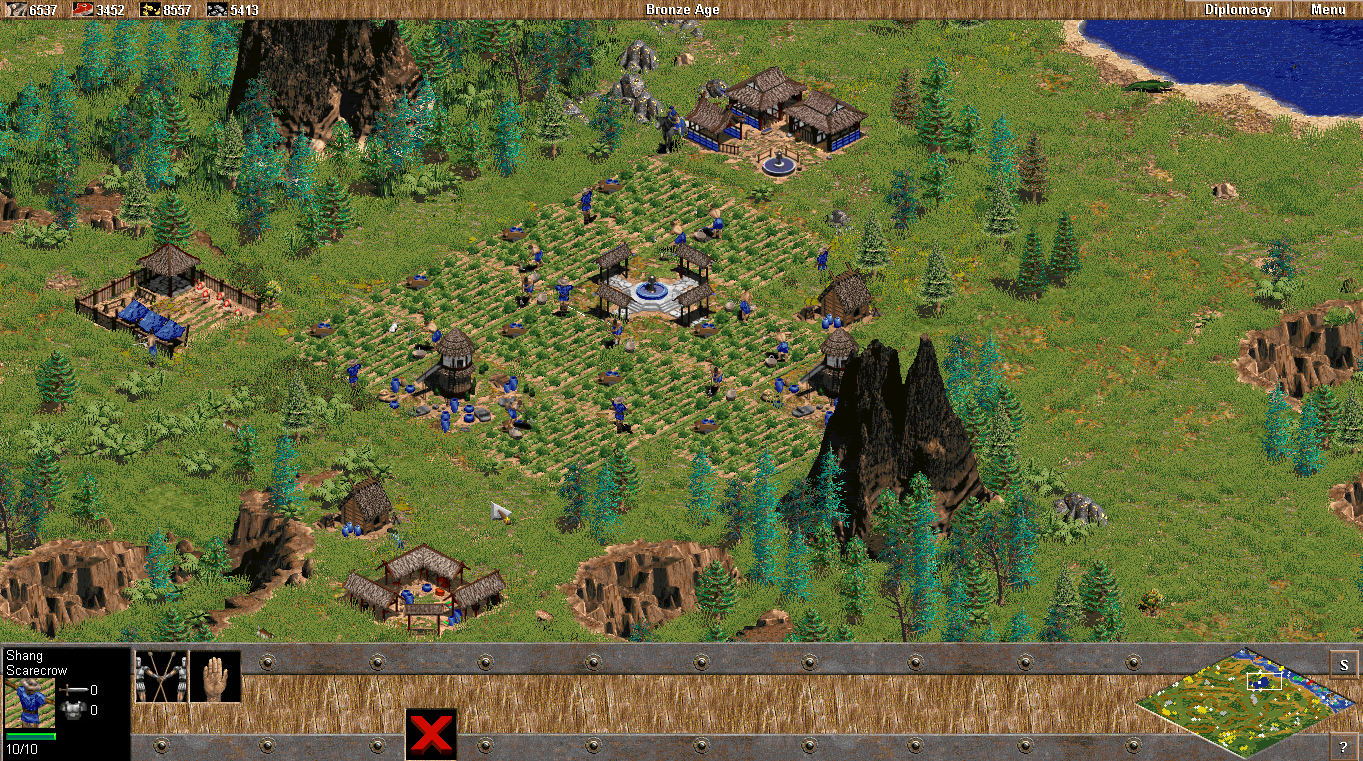Click the red X unselect icon
This screenshot has width=1363, height=761.
[430, 731]
